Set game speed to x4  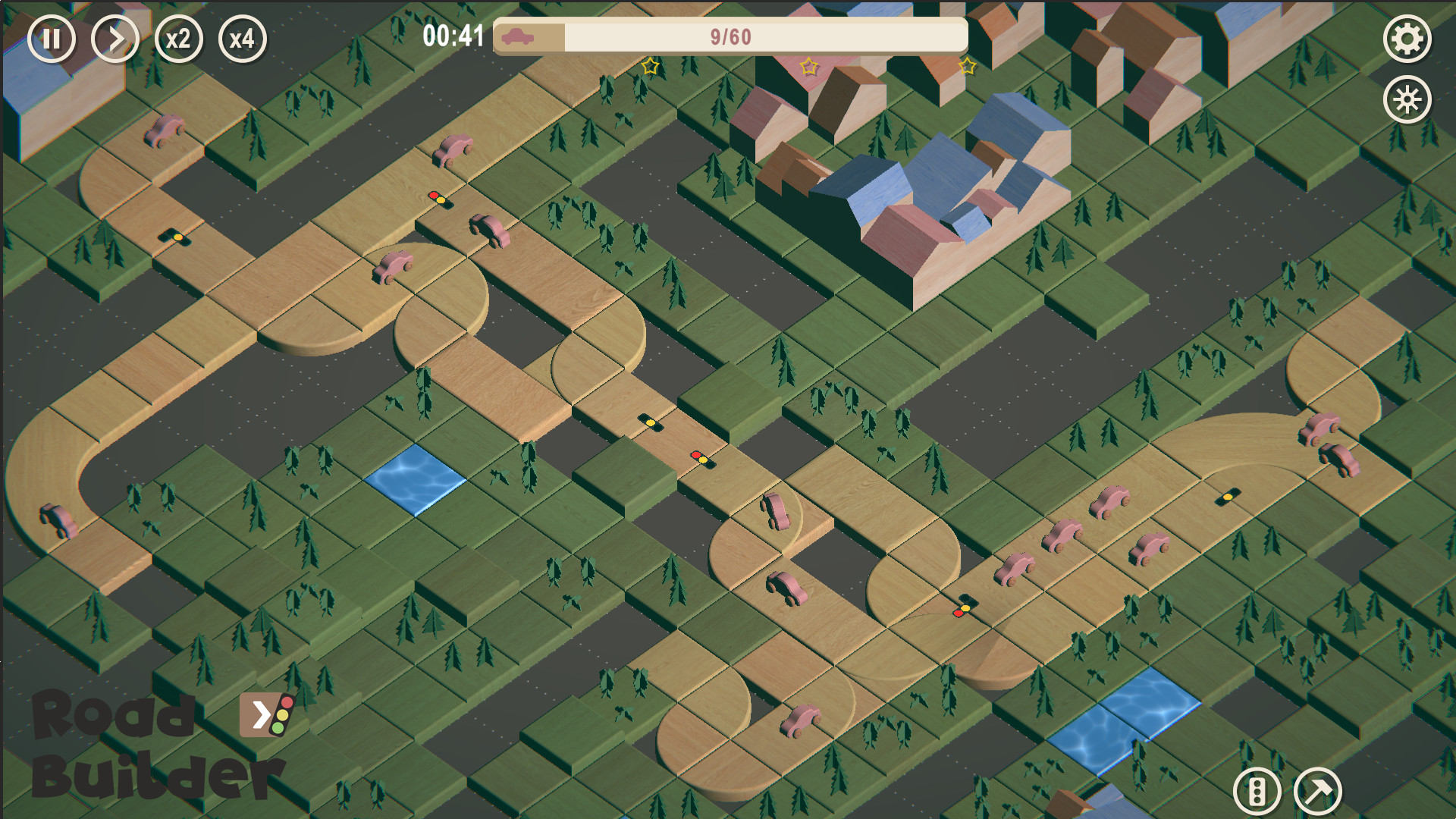(x=241, y=39)
